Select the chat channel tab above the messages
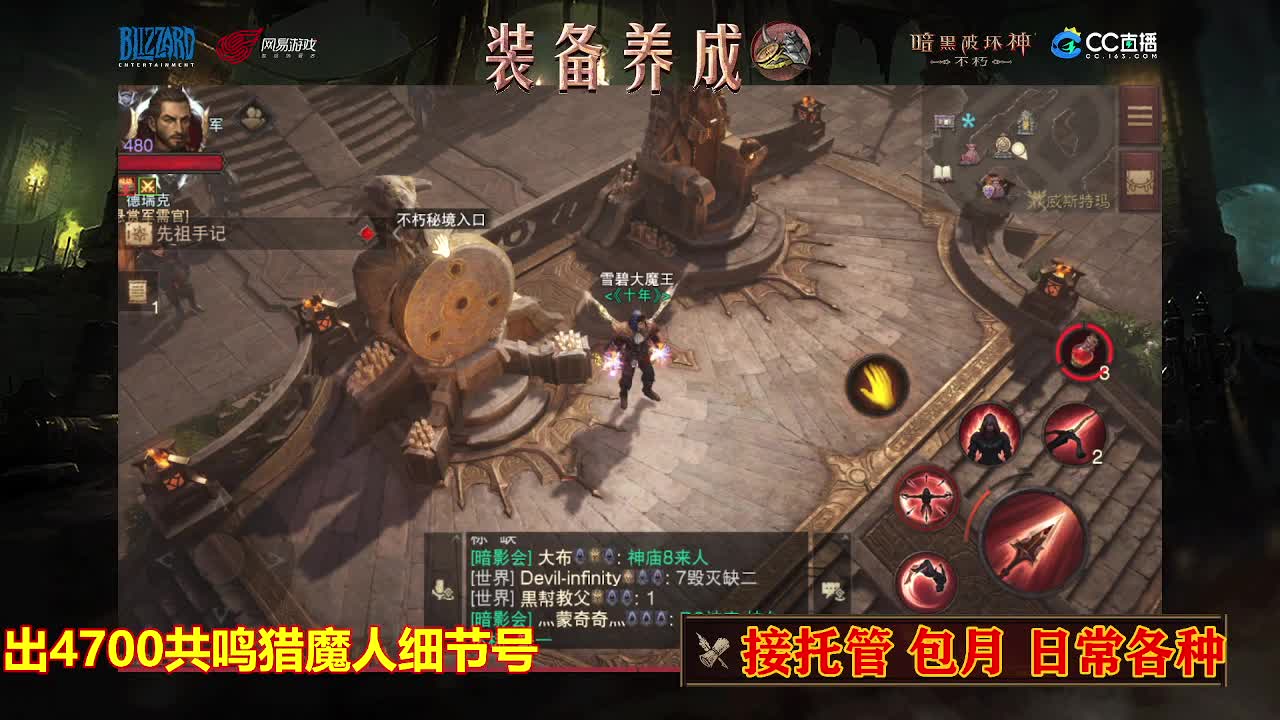 (480, 537)
